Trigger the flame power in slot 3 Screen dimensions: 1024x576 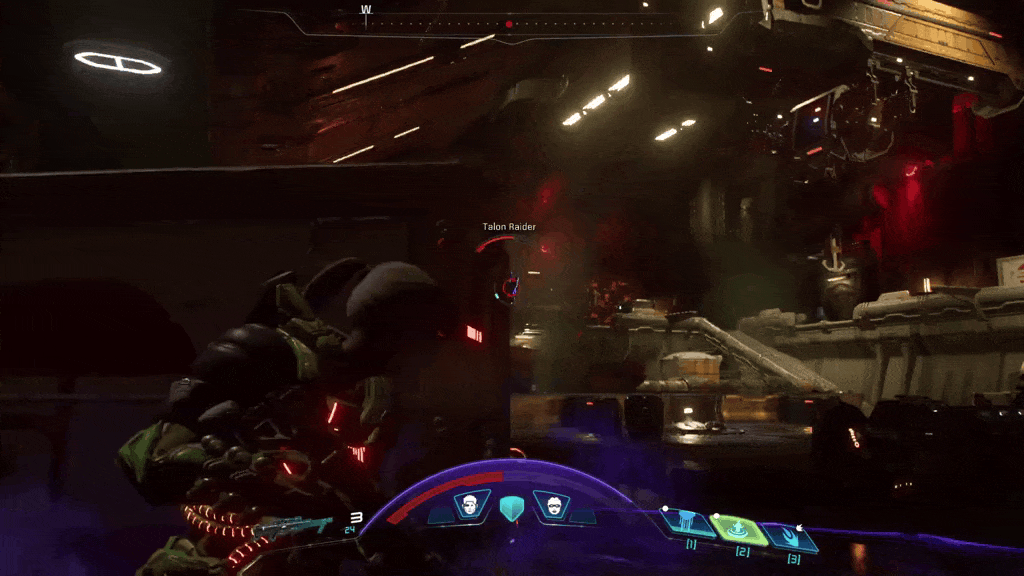792,536
